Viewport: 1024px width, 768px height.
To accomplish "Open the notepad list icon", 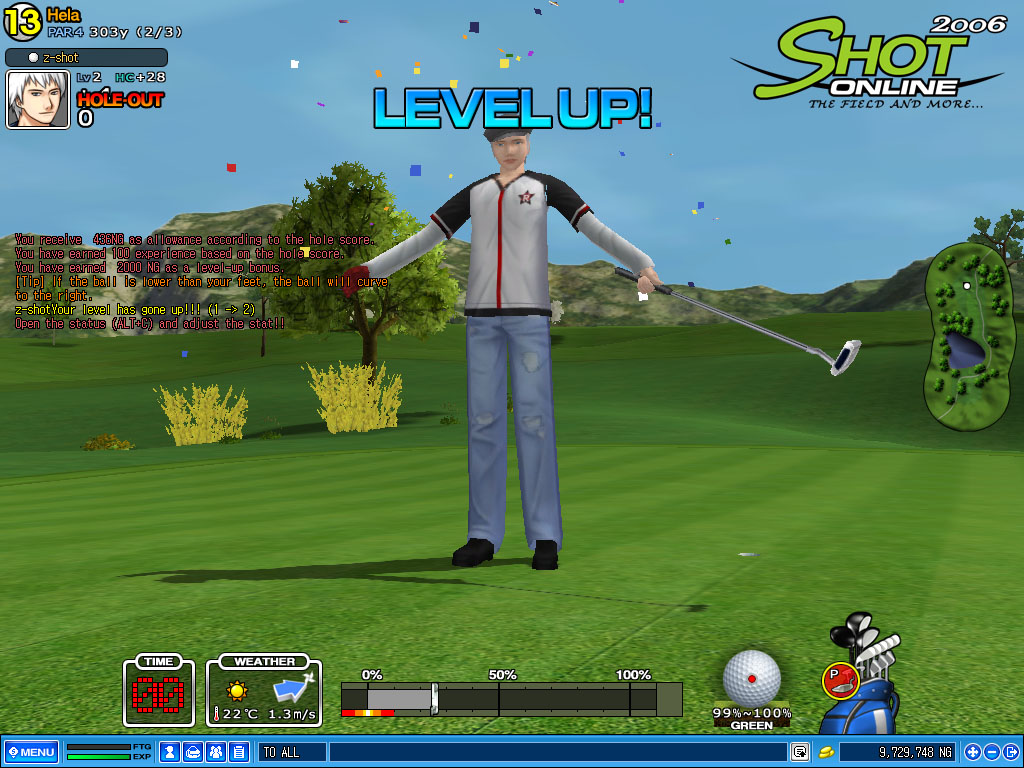I will [x=239, y=751].
